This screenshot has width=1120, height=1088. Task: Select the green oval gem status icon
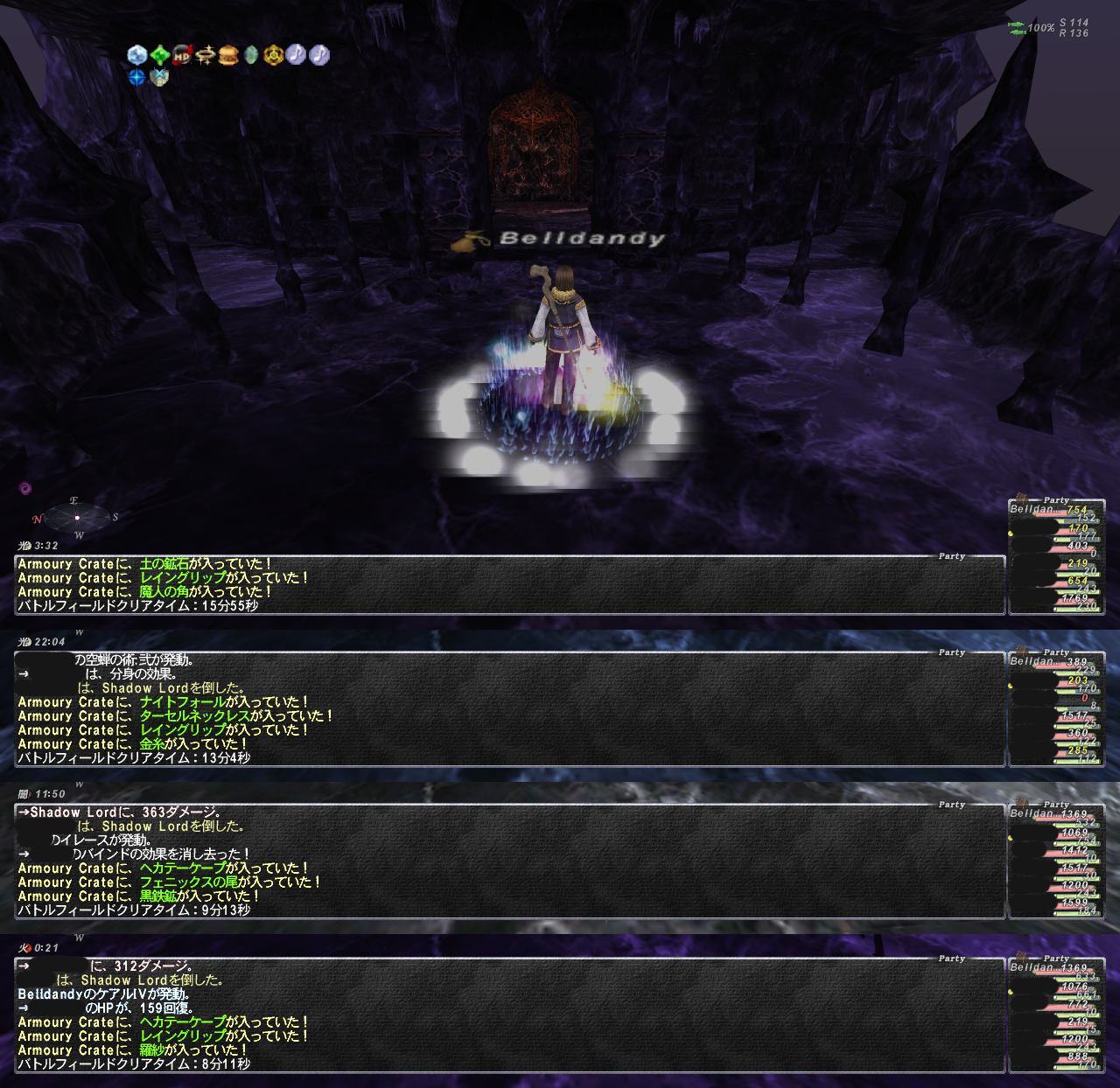pyautogui.click(x=251, y=55)
